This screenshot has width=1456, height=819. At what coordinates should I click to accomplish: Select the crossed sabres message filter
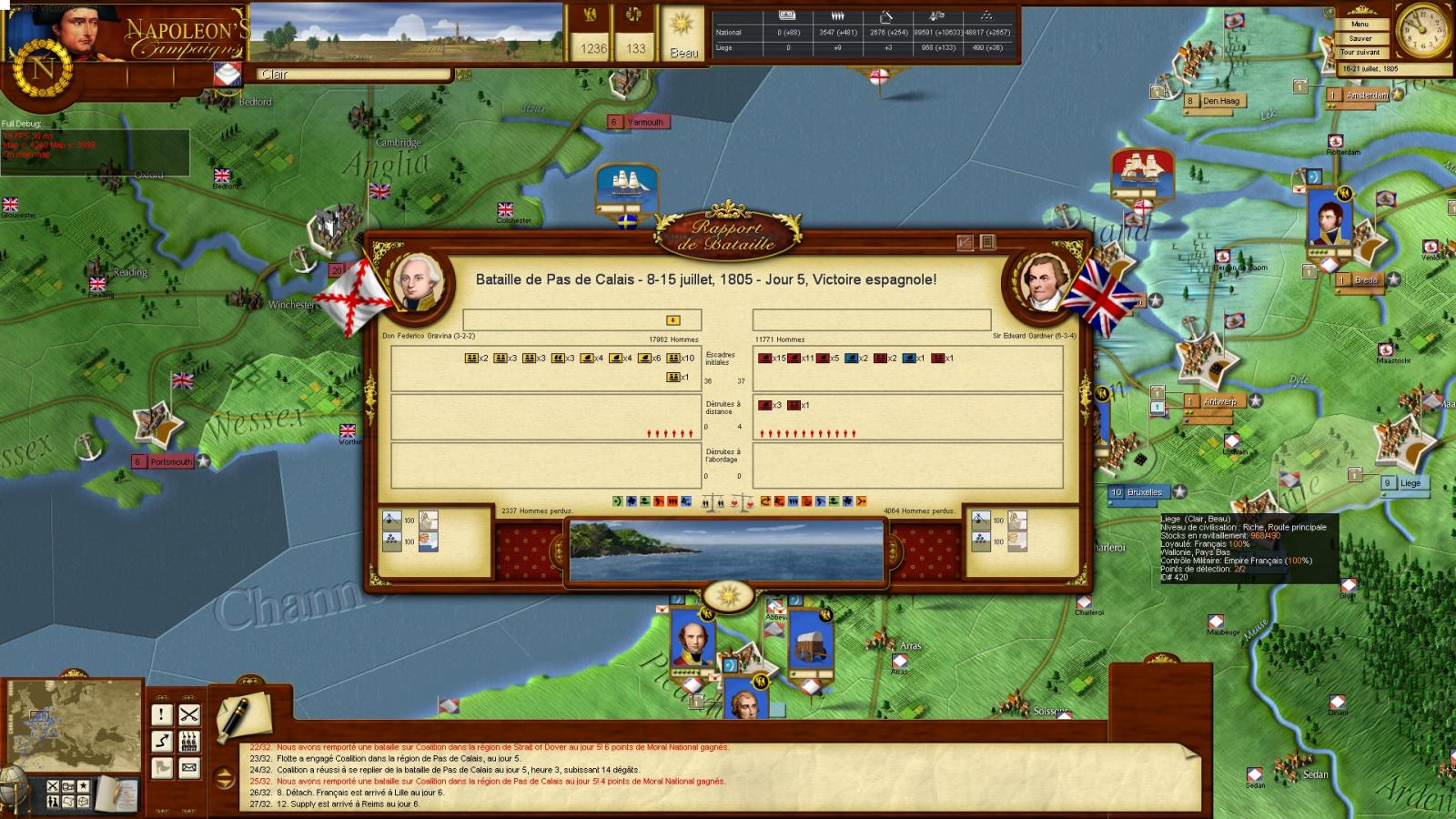pos(188,715)
